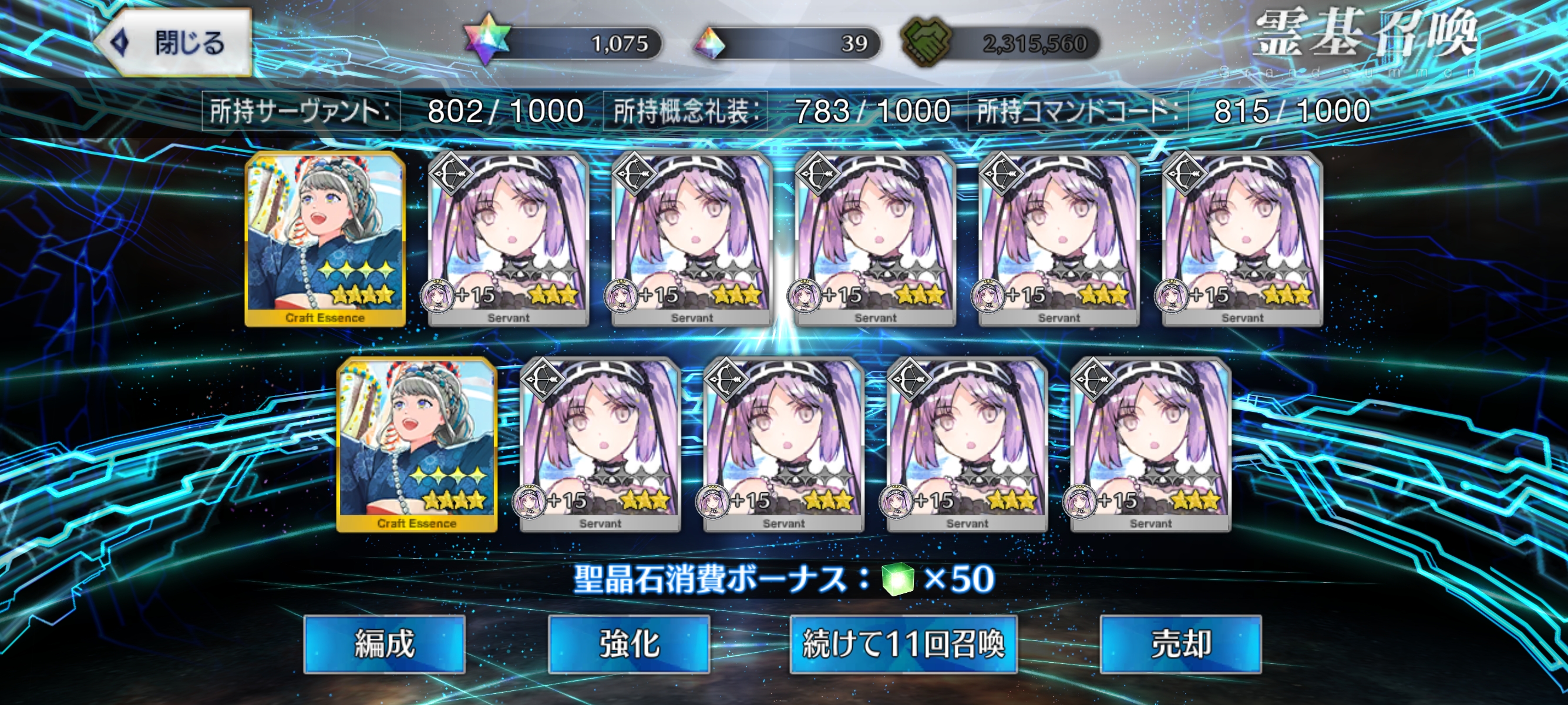The width and height of the screenshot is (1568, 705).
Task: Open the 編成 formation menu
Action: coord(384,644)
